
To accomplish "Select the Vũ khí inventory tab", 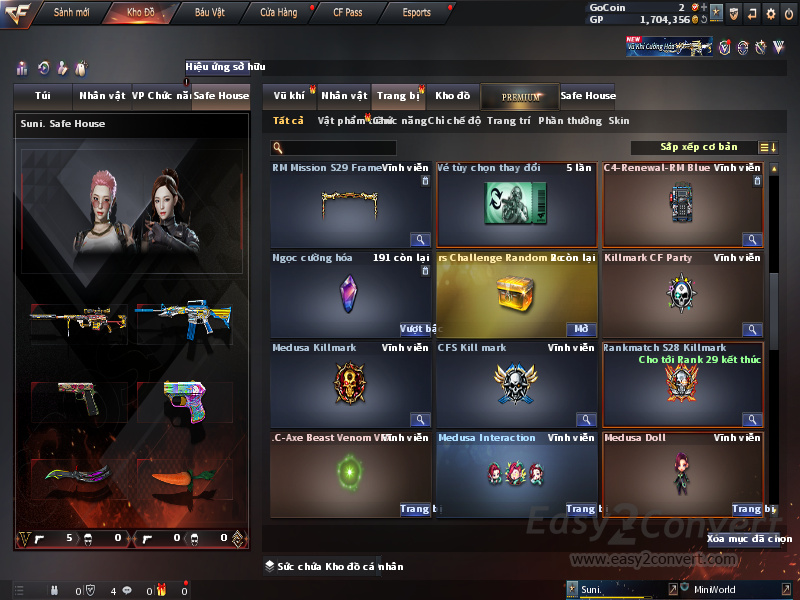I will click(x=290, y=96).
